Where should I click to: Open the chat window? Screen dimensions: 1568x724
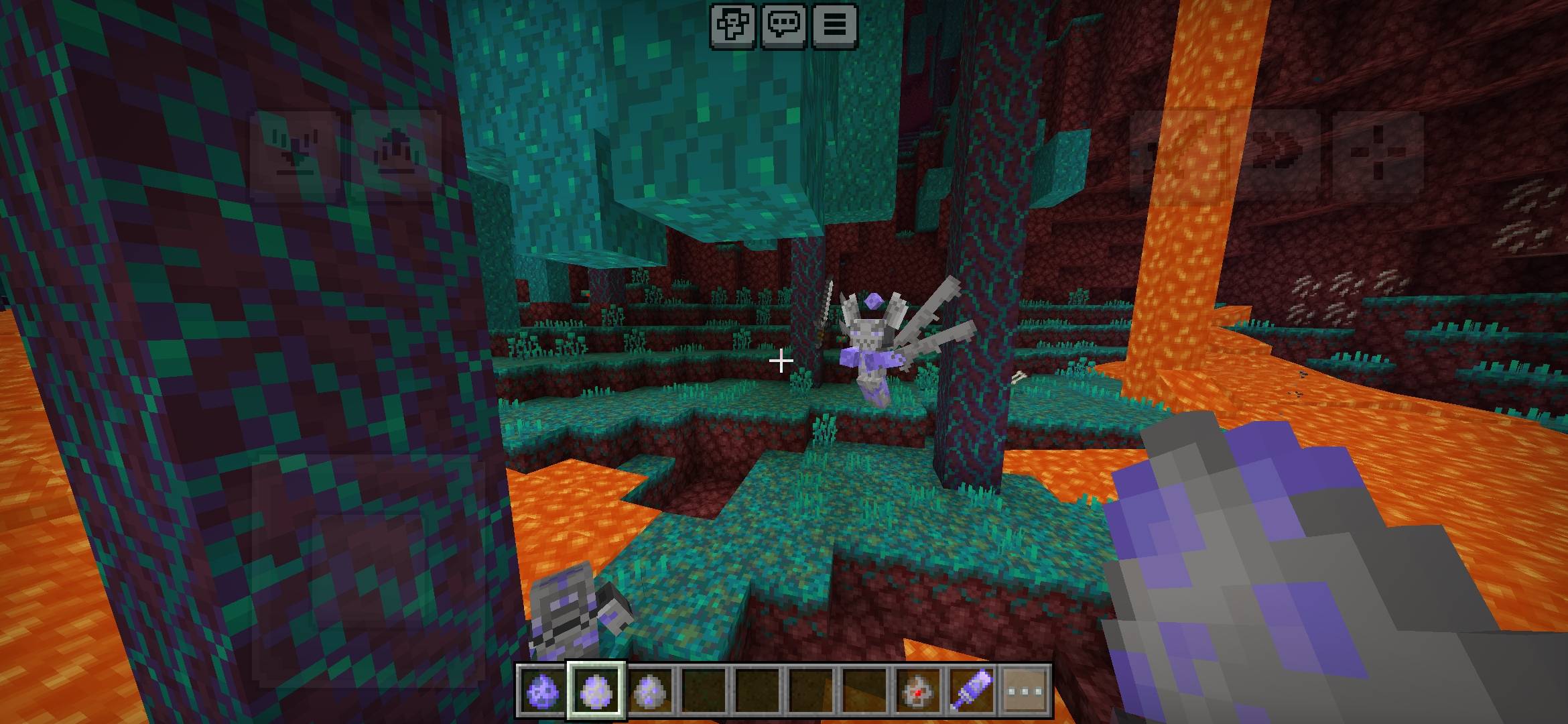(x=783, y=25)
